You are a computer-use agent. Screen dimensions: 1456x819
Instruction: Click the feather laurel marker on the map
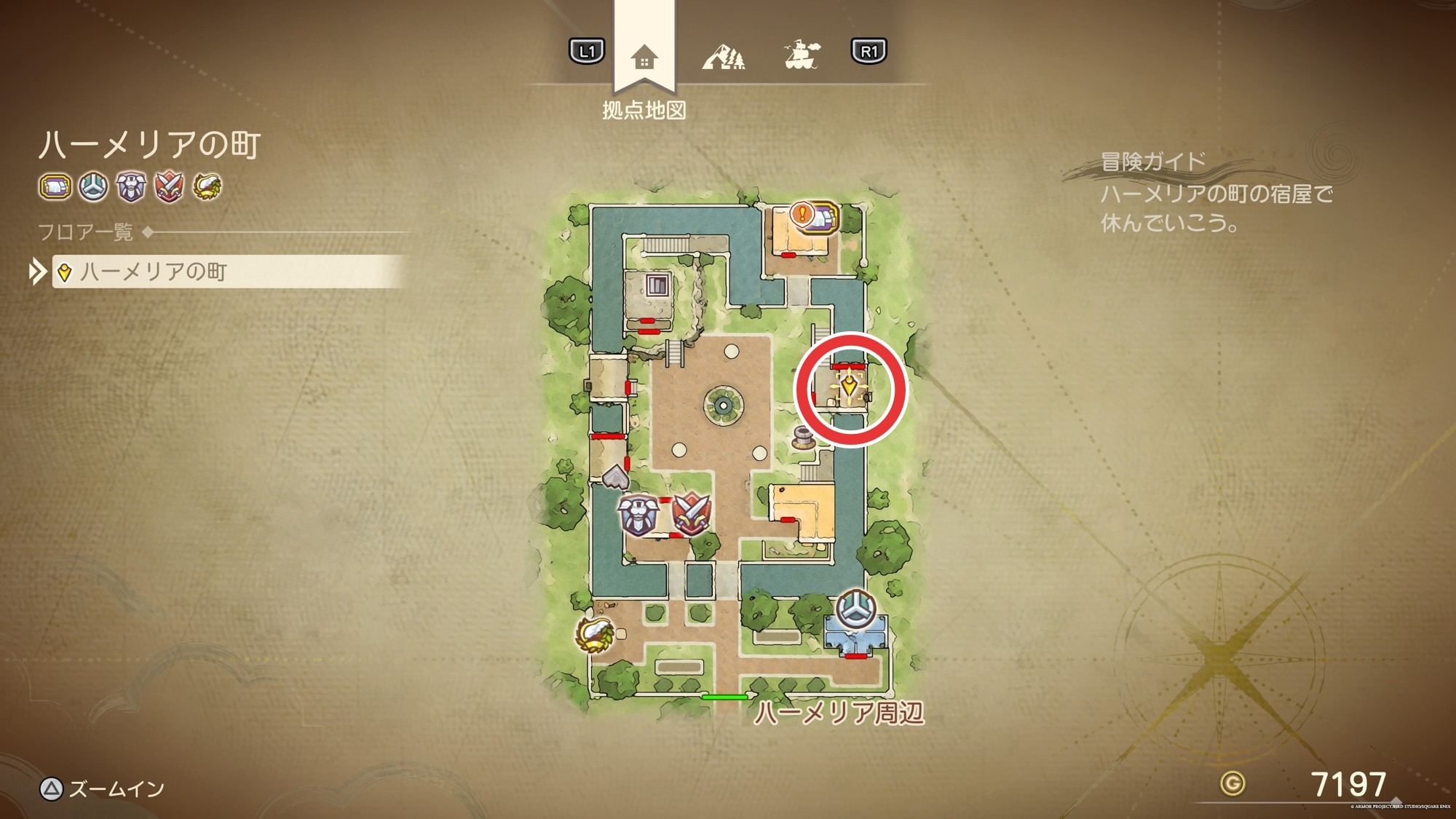[596, 633]
